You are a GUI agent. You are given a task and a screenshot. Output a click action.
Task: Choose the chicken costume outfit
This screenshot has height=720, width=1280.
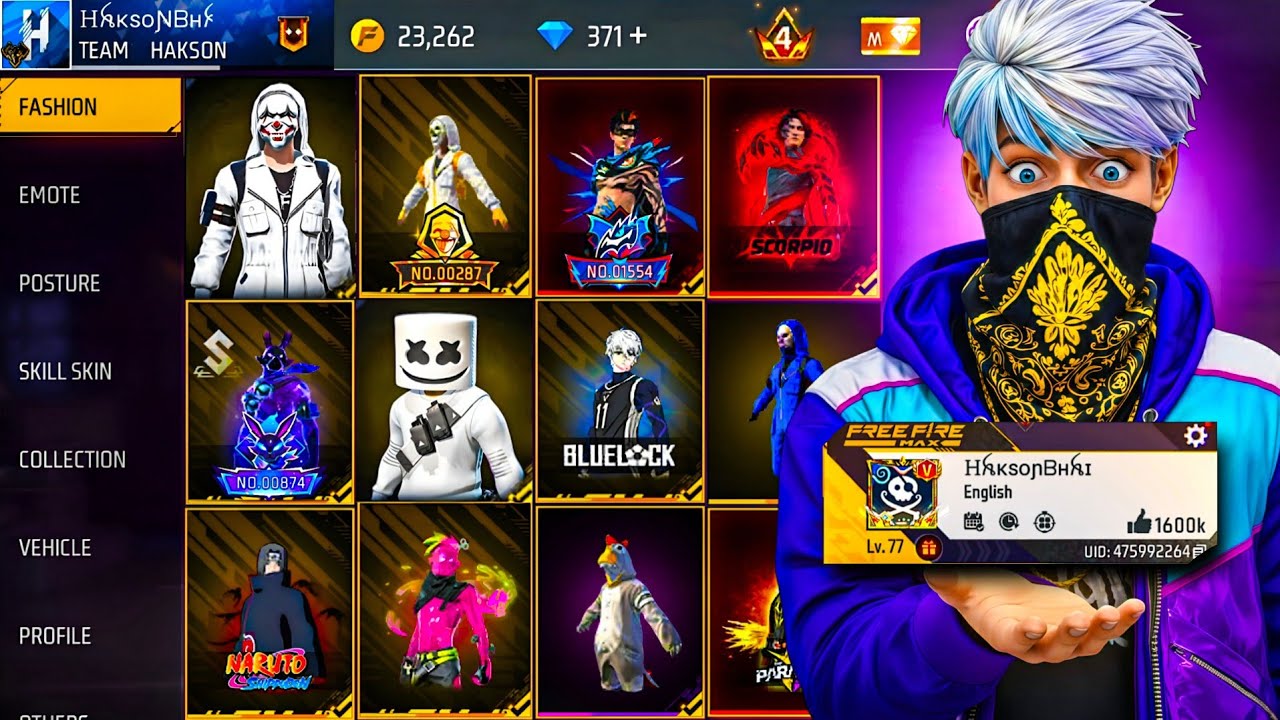tap(618, 612)
